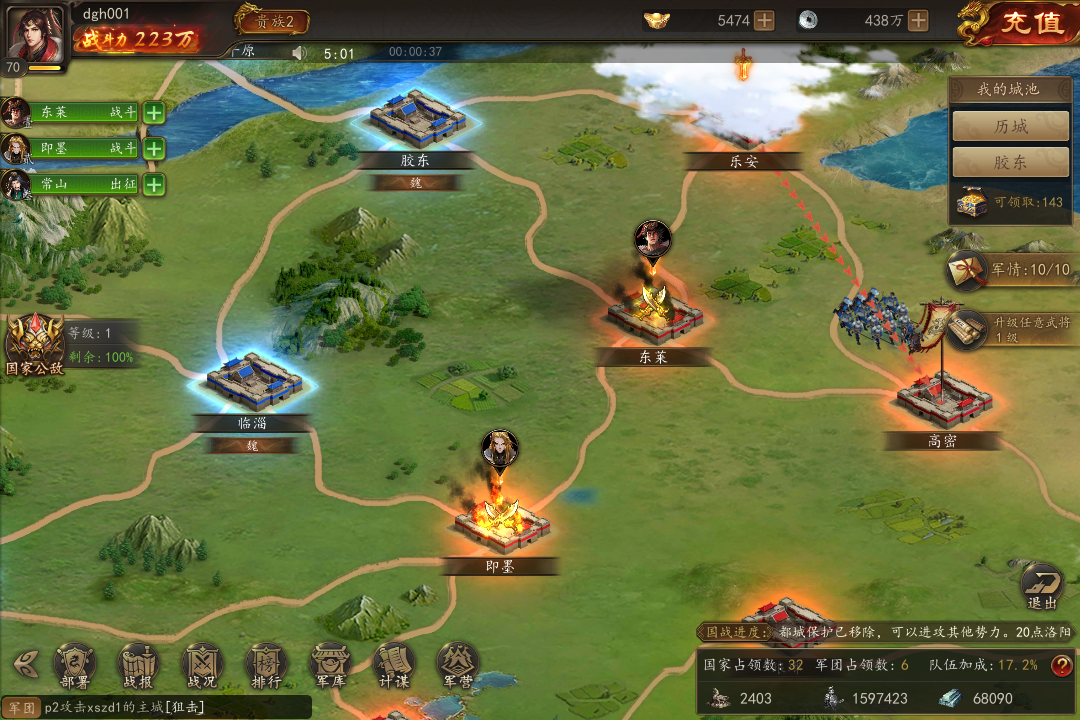Viewport: 1080px width, 720px height.
Task: Open 国家公敌 national enemy panel
Action: [34, 342]
